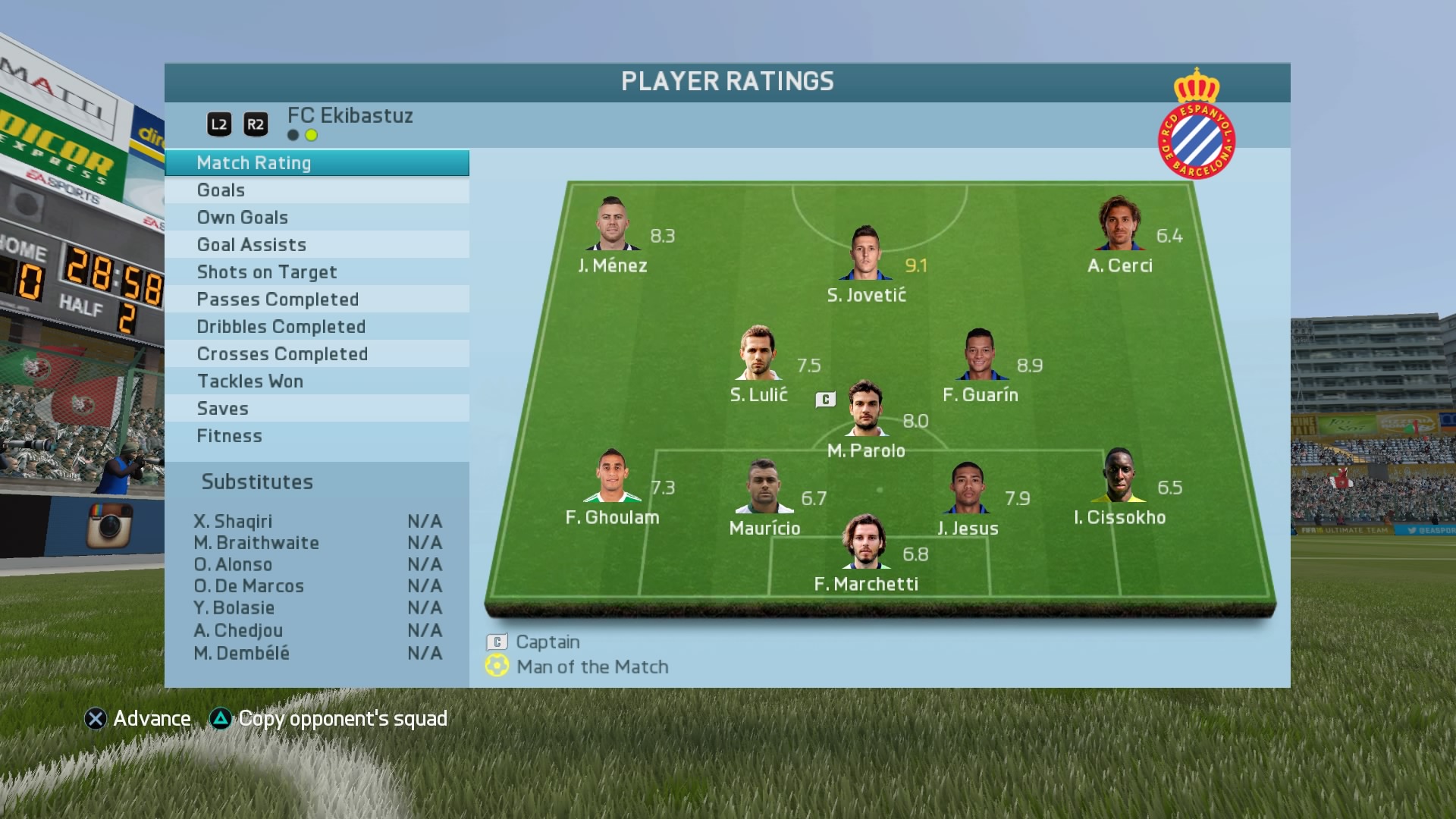1456x819 pixels.
Task: Choose the Goals stat entry
Action: (316, 190)
